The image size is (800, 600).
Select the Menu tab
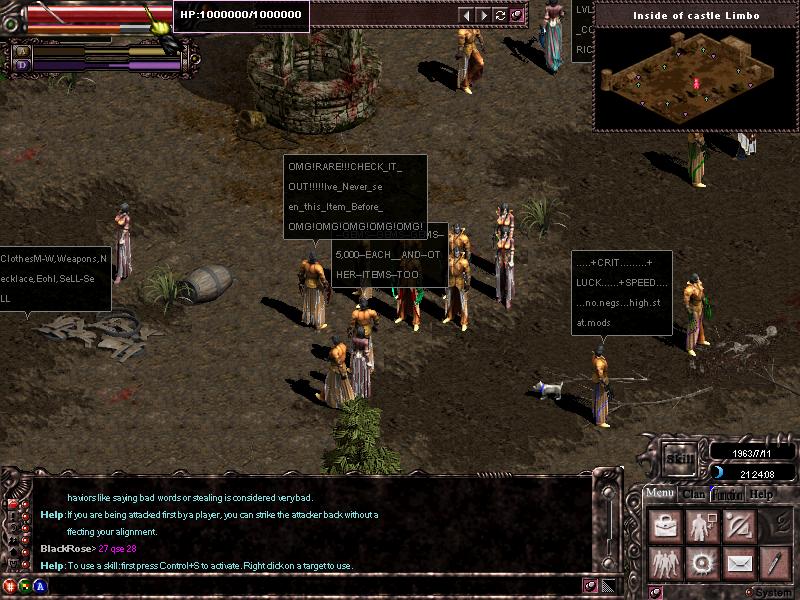[x=659, y=494]
